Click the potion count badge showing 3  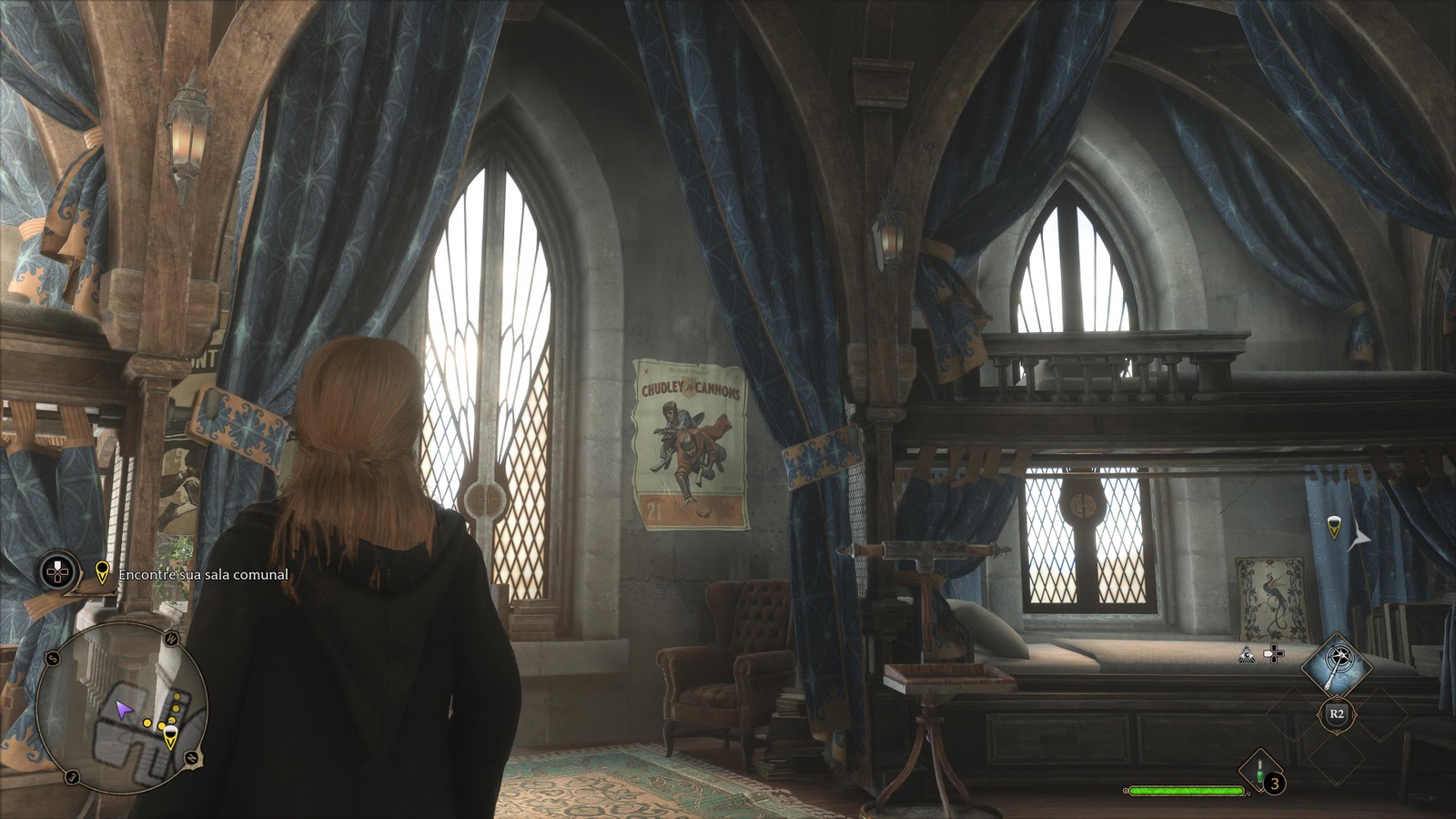click(1274, 784)
